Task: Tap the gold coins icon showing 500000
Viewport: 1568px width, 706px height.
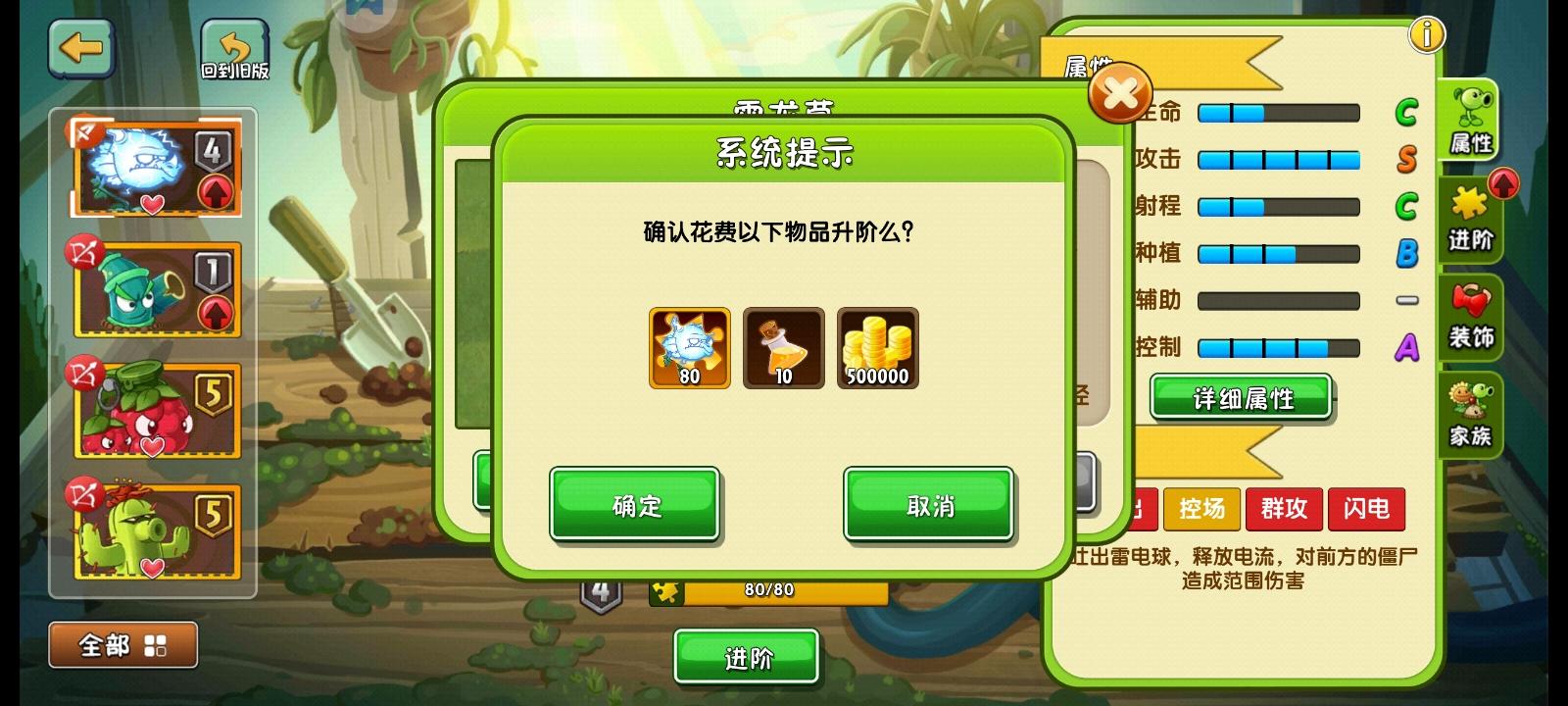Action: 876,348
